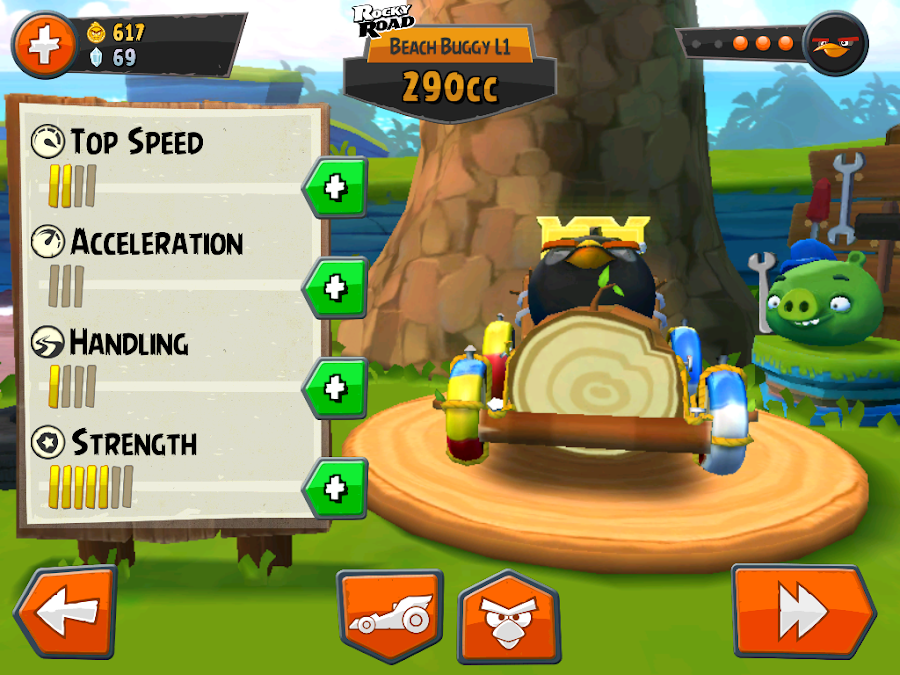This screenshot has width=900, height=675.
Task: Increase Handling using the green plus button
Action: pos(336,387)
